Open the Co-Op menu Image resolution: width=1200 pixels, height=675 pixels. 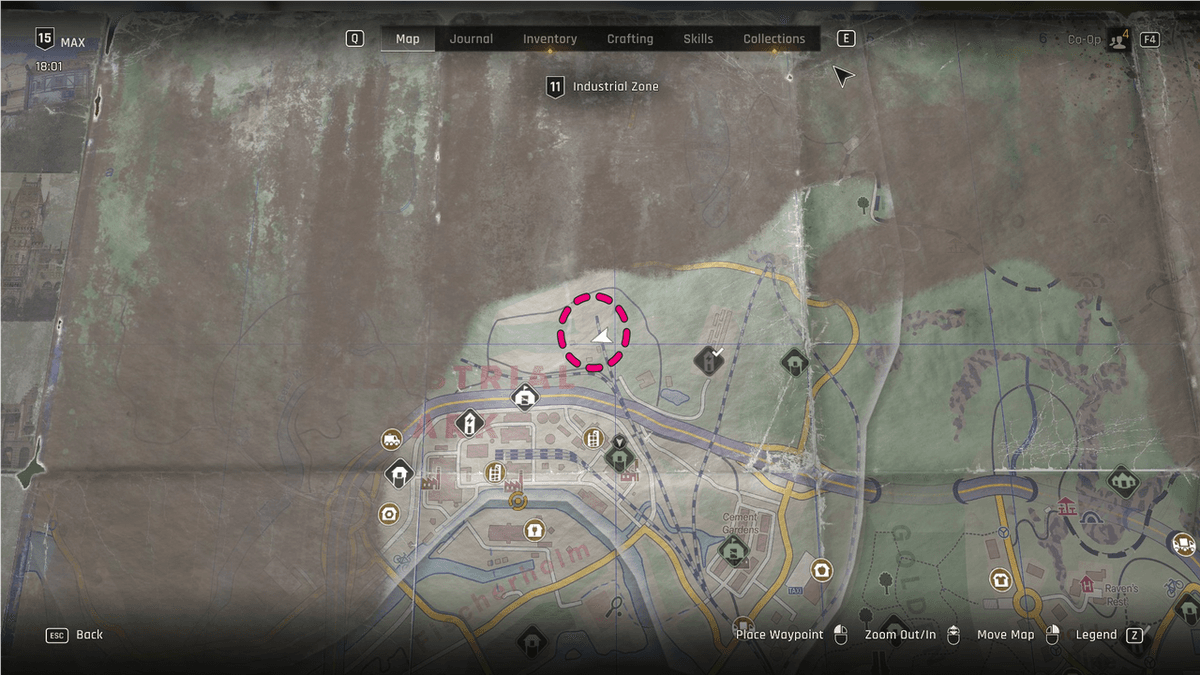[x=1100, y=39]
